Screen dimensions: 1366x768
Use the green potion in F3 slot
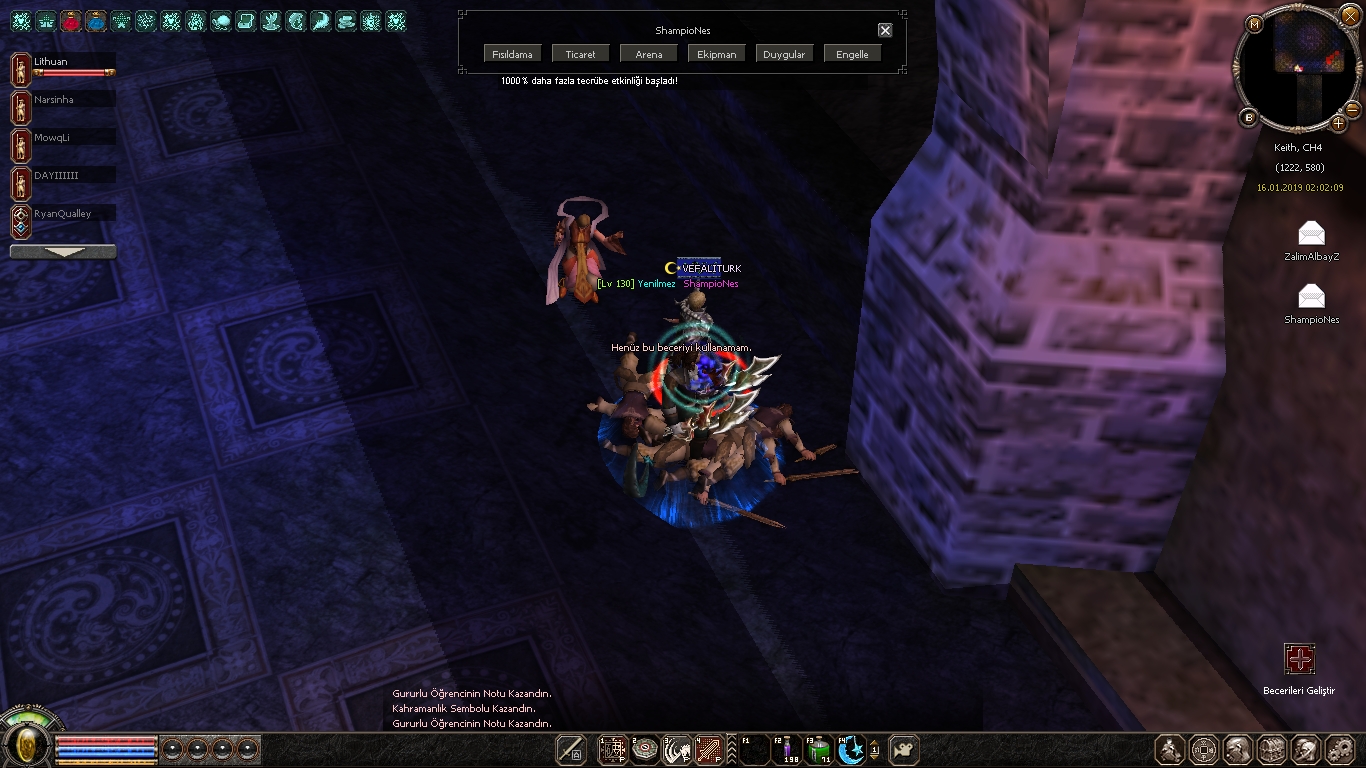tap(819, 750)
